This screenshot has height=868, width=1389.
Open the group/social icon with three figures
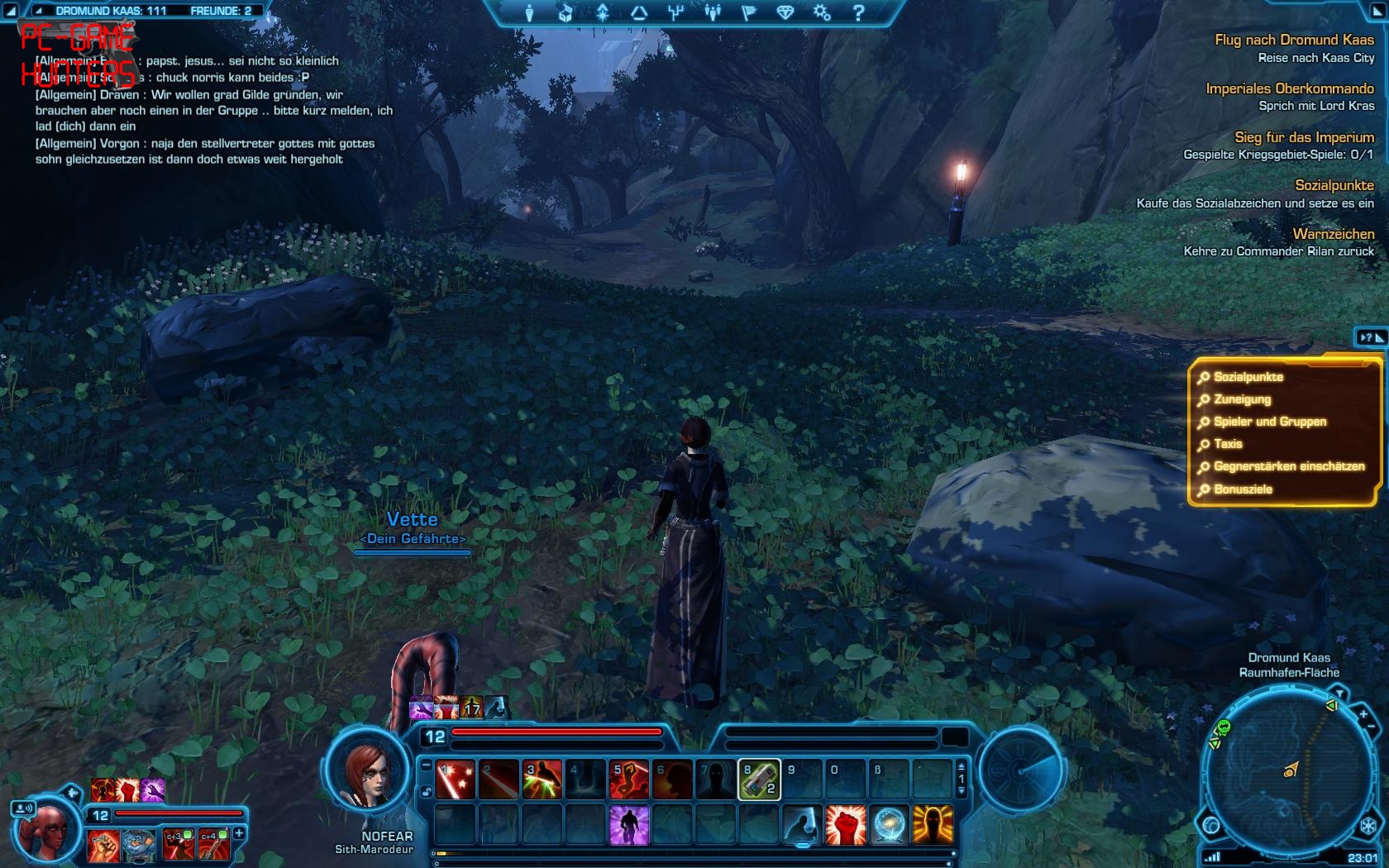click(x=712, y=13)
